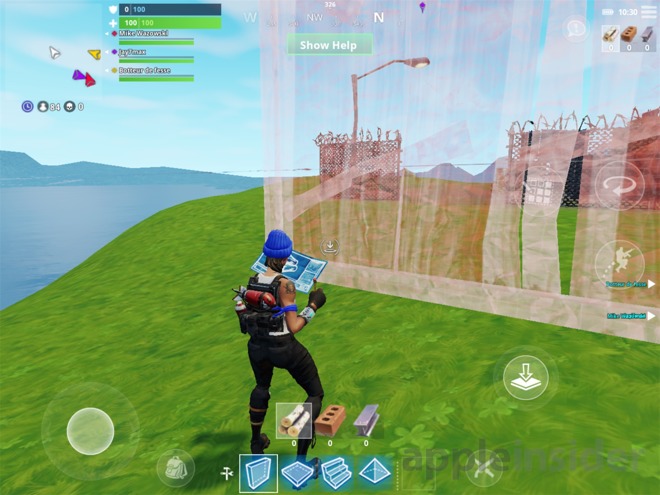Tap the Show Help button
Viewport: 660px width, 495px height.
(x=329, y=45)
